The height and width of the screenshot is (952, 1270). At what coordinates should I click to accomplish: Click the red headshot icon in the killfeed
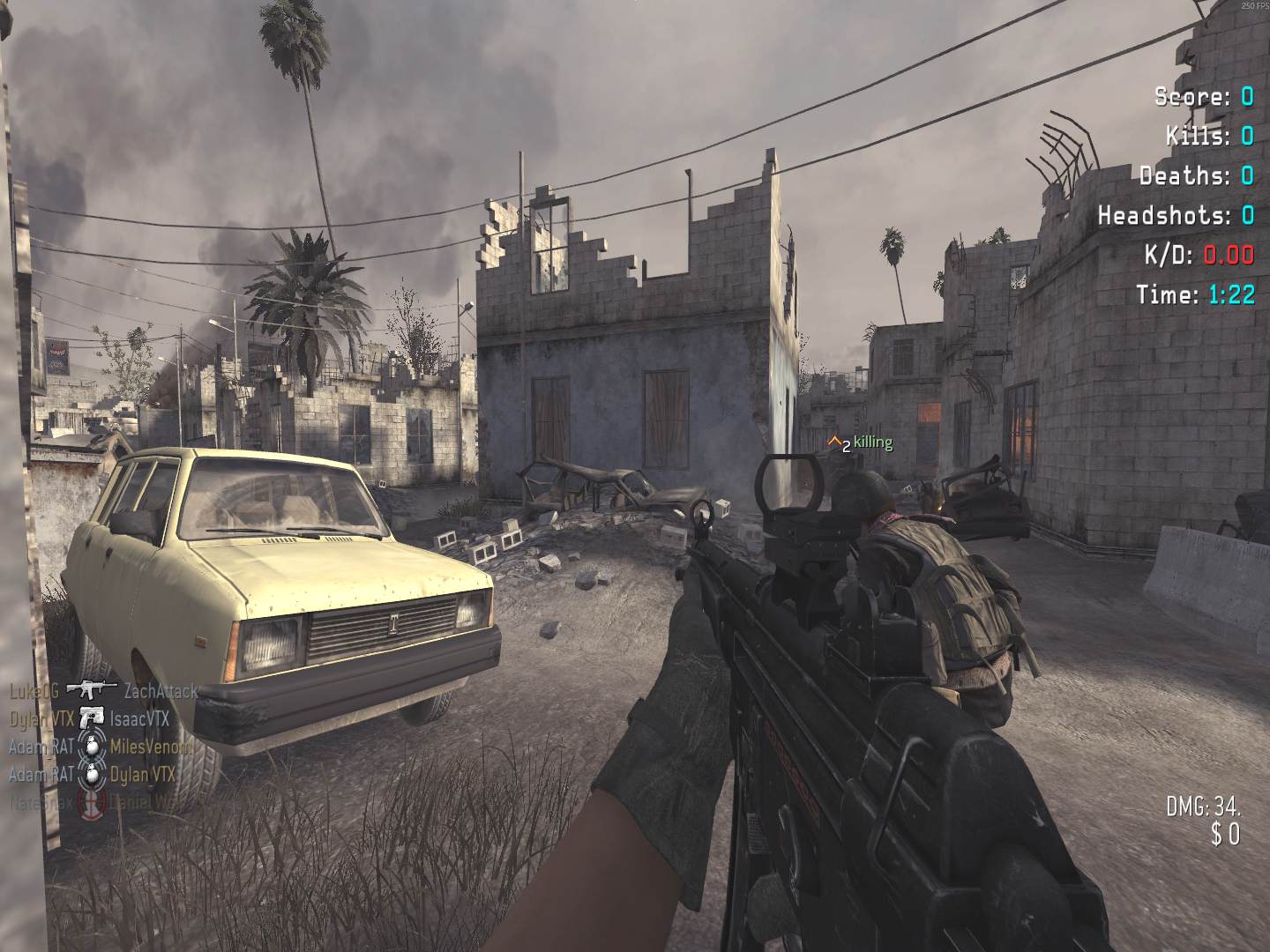92,802
